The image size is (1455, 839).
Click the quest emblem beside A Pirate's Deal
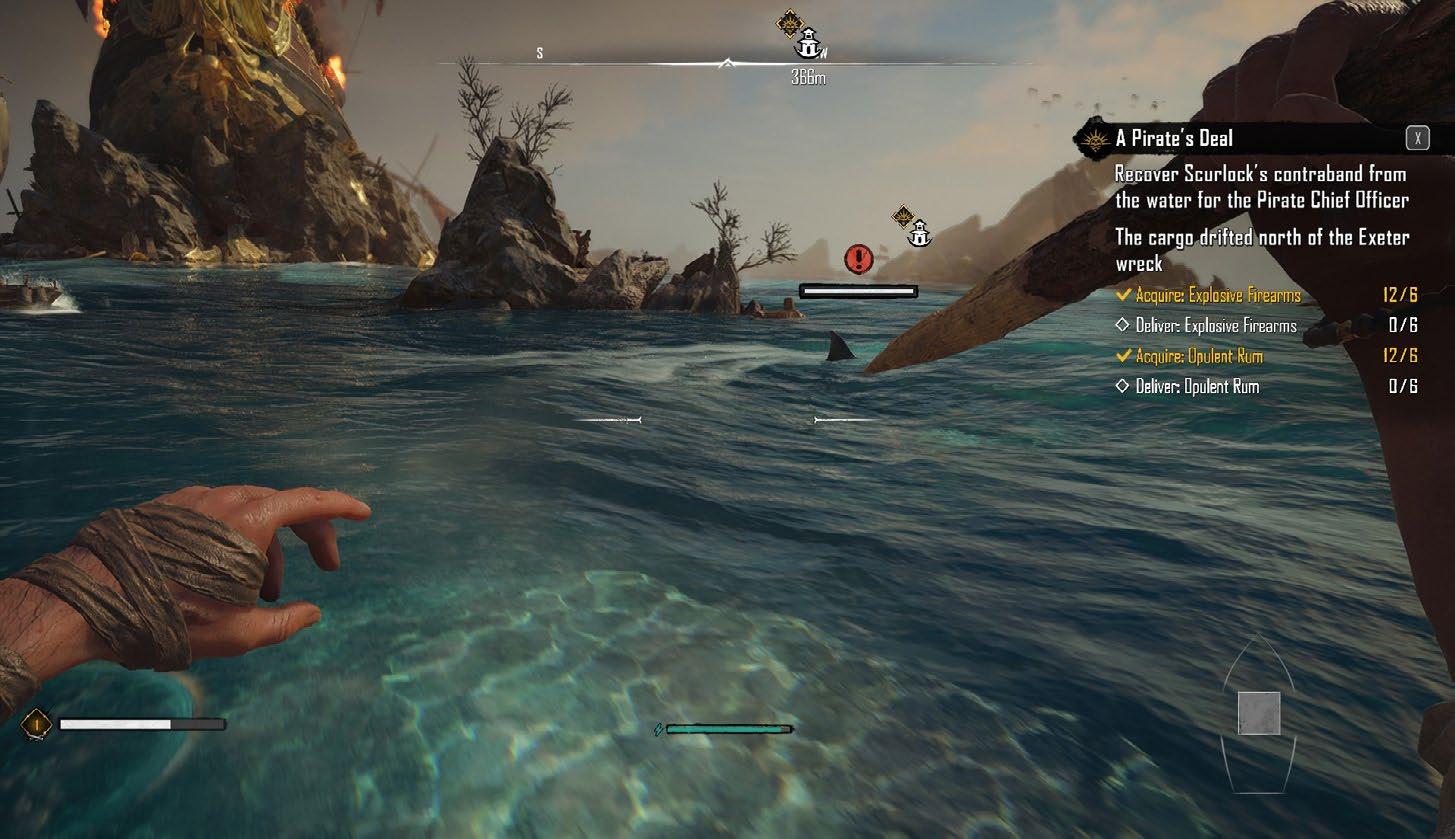tap(1095, 139)
